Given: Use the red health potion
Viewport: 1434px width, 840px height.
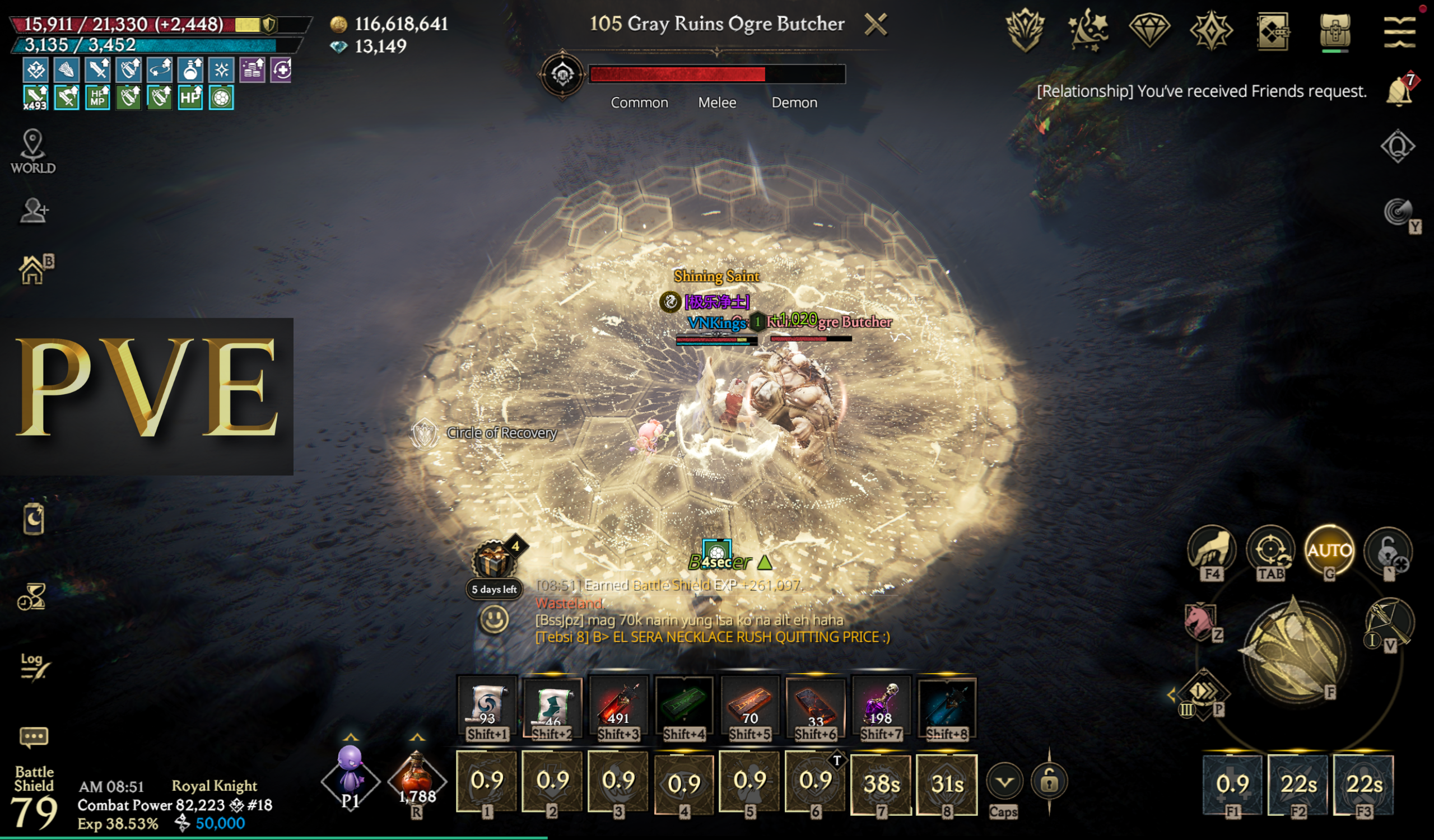Looking at the screenshot, I should (417, 780).
